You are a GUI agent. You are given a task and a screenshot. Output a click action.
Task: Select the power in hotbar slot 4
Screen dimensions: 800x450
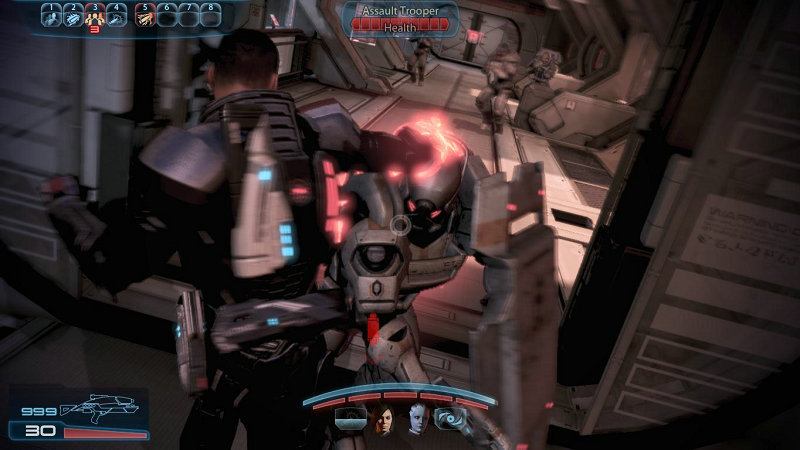pos(117,16)
